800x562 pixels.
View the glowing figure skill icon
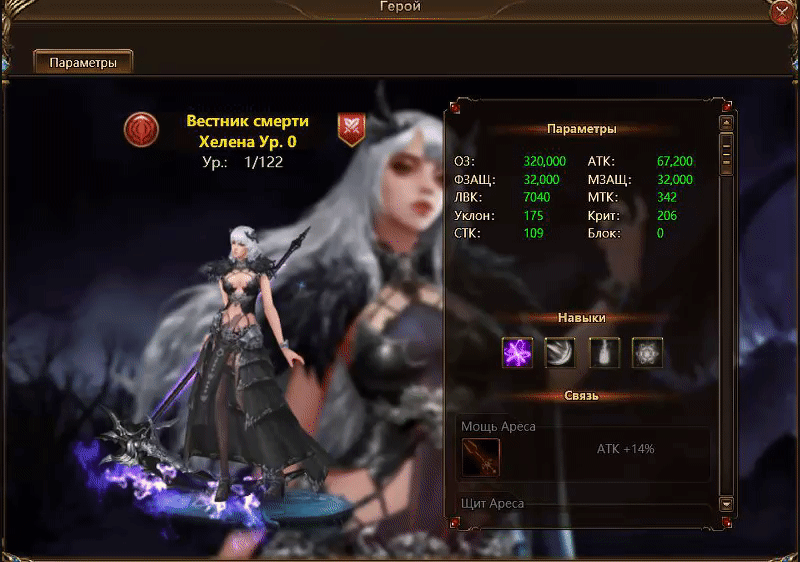[x=604, y=352]
